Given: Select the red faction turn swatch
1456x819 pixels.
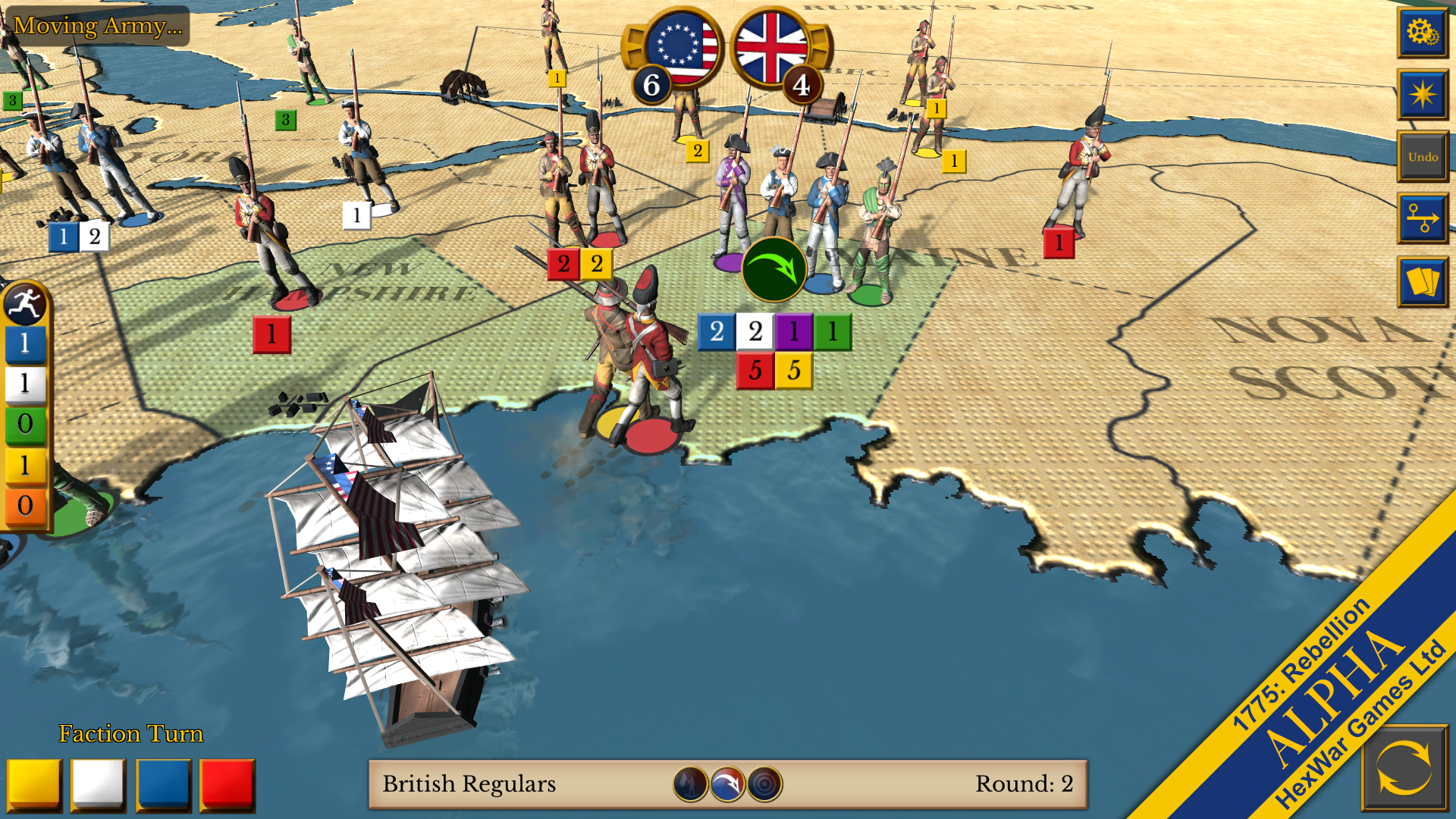Looking at the screenshot, I should pyautogui.click(x=227, y=784).
